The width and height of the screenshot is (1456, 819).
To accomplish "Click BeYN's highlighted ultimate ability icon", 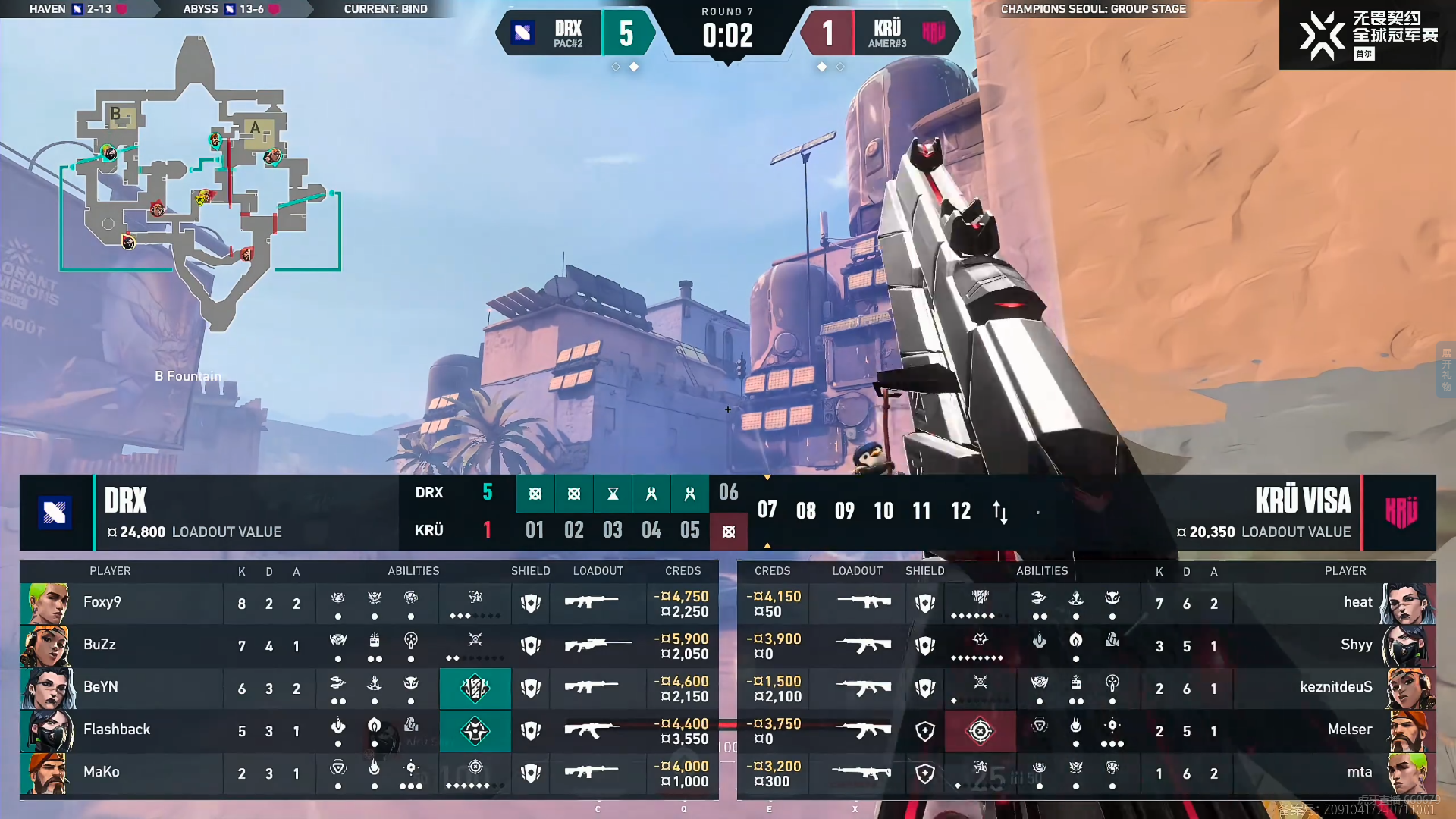I will [475, 688].
